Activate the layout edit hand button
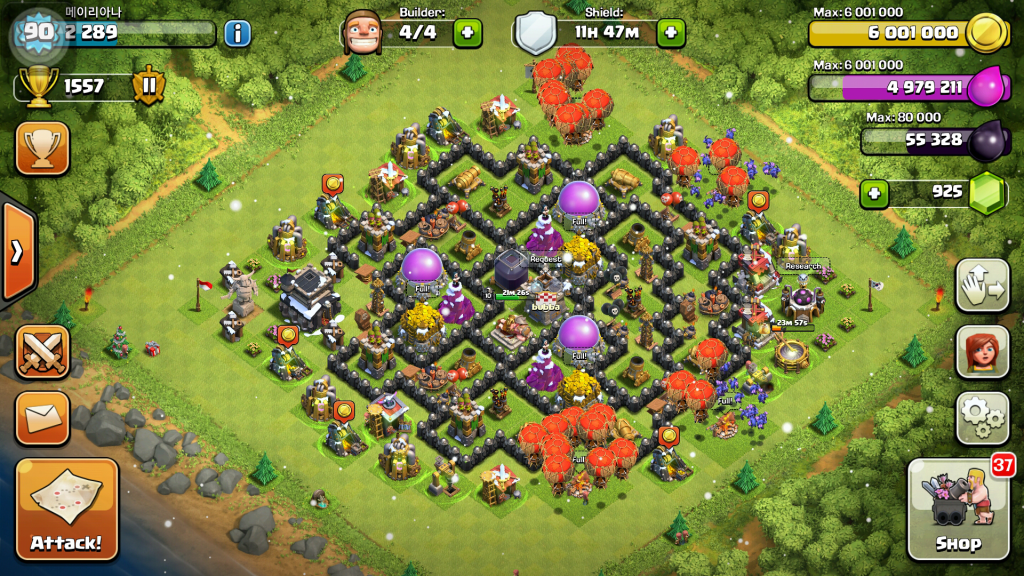The width and height of the screenshot is (1024, 576). tap(982, 286)
